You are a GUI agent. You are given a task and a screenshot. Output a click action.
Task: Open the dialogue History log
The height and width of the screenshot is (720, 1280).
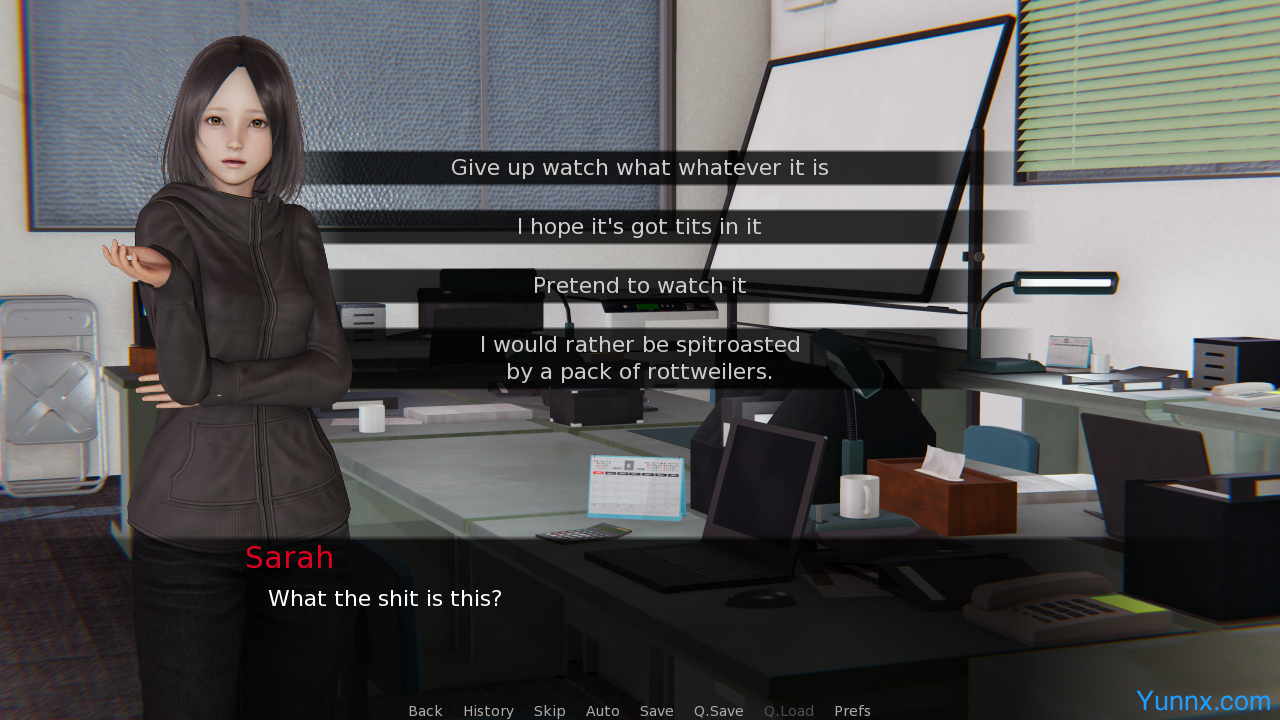click(488, 711)
